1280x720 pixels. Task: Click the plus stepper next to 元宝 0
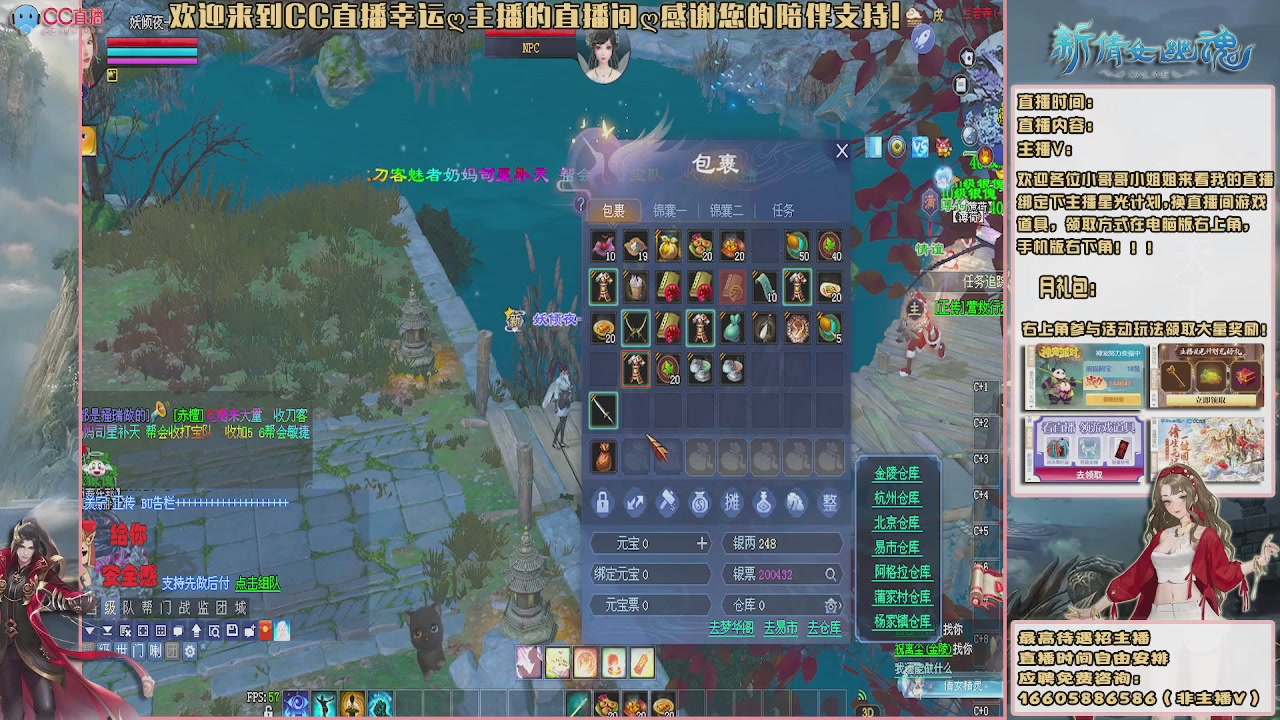(x=701, y=543)
